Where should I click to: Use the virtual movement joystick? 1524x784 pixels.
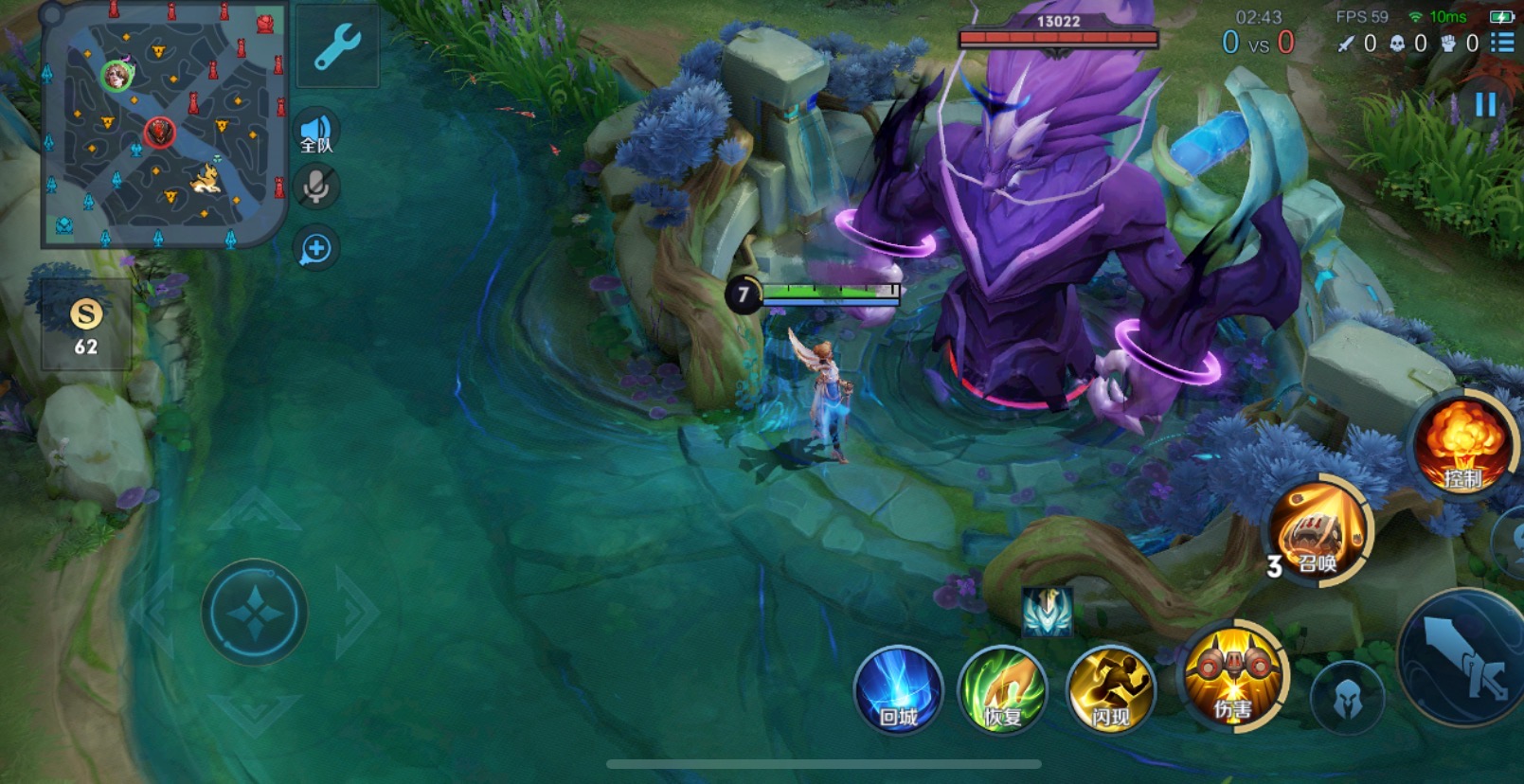click(254, 613)
